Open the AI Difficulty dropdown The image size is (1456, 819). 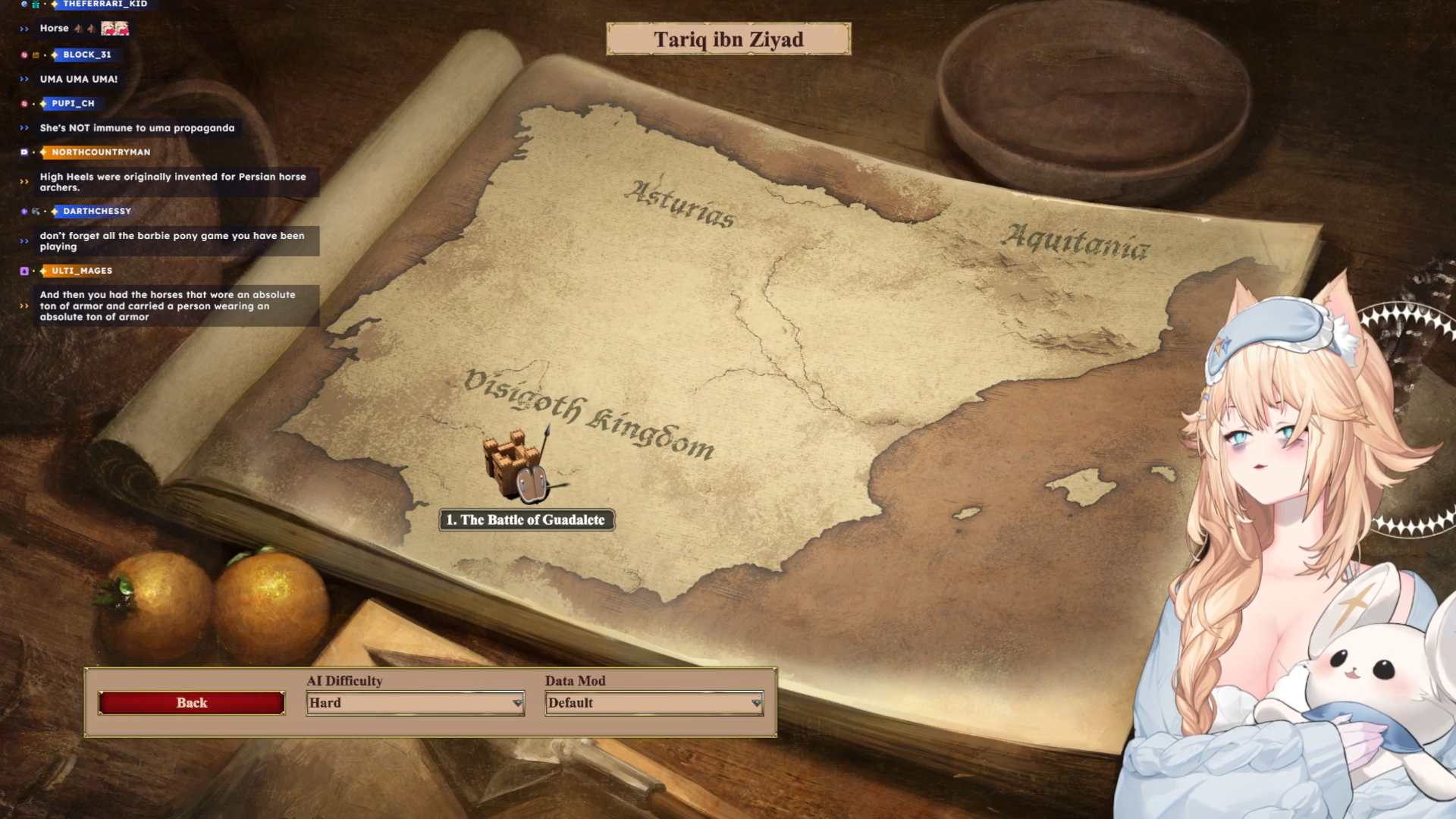pyautogui.click(x=416, y=703)
